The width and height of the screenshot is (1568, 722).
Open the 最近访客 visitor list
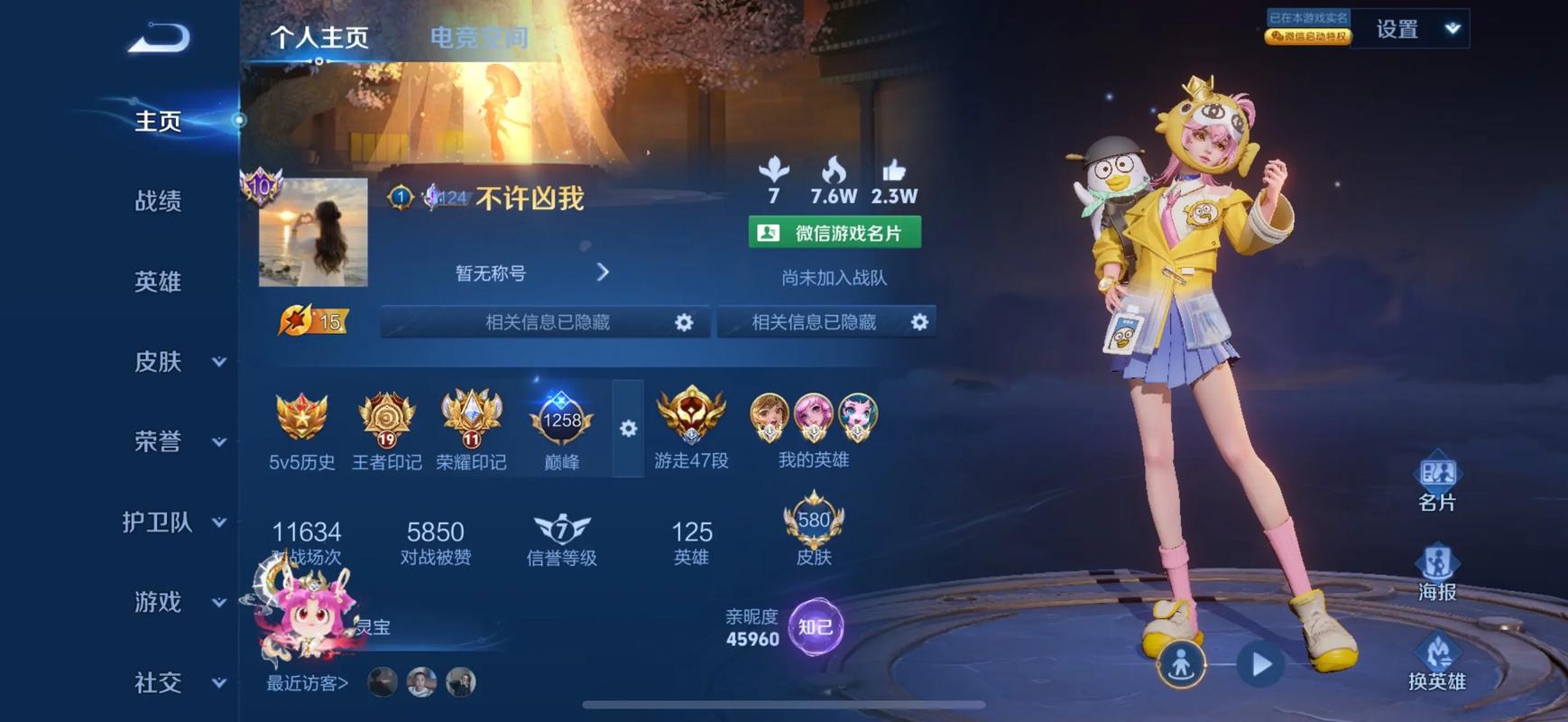pyautogui.click(x=308, y=683)
